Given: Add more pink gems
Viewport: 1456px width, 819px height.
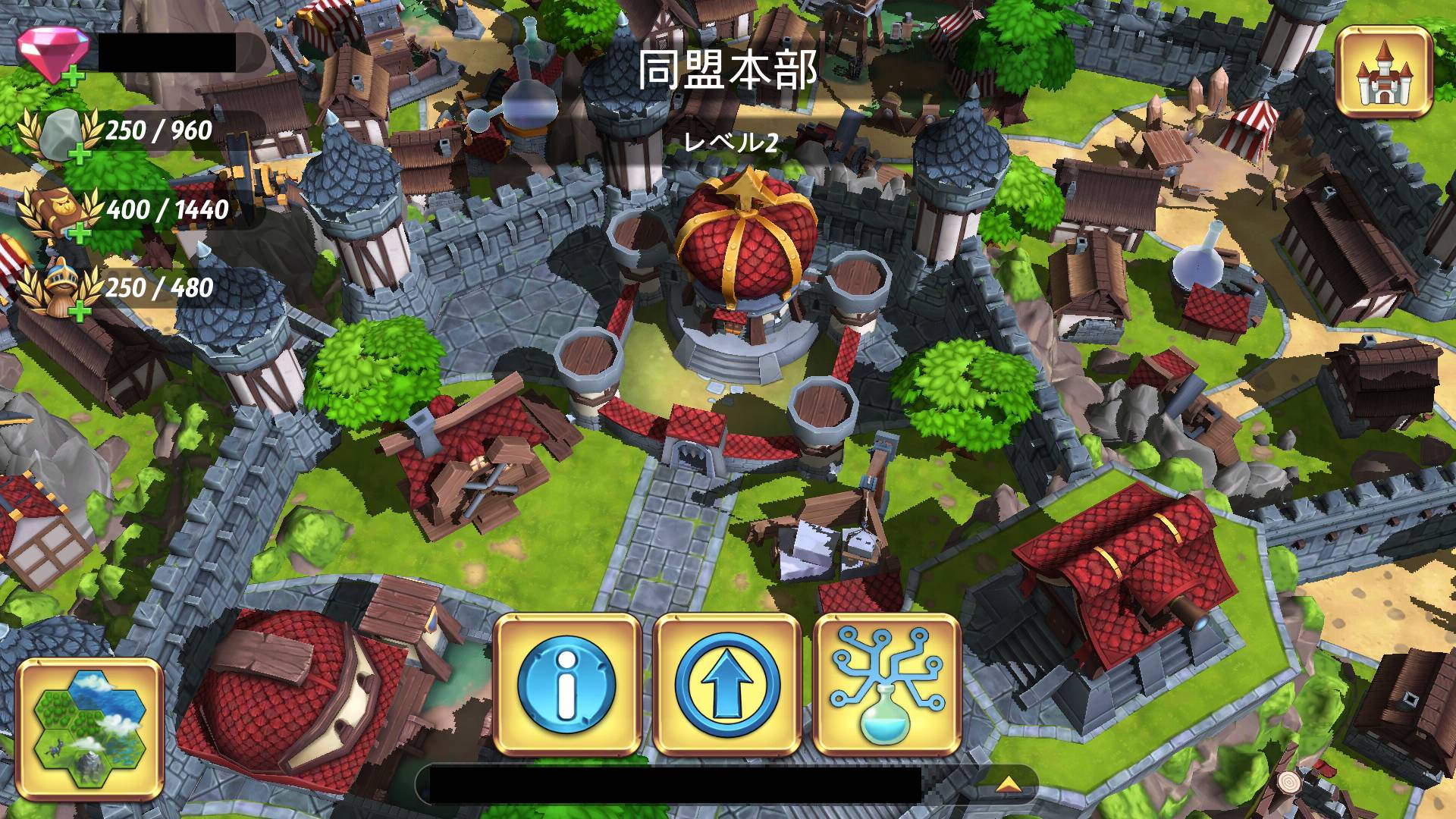Looking at the screenshot, I should tap(74, 76).
